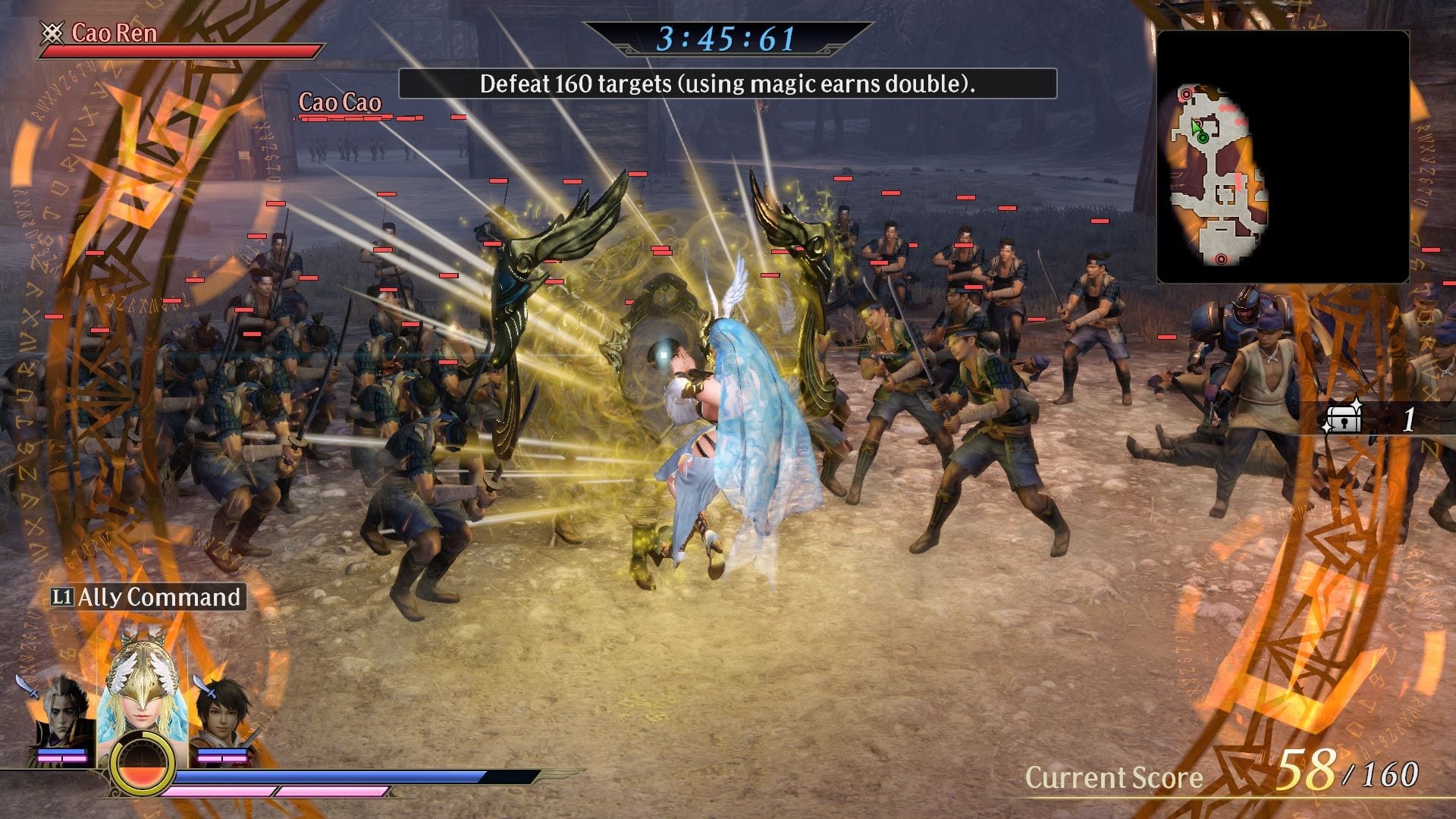
Task: Click the minimap in the corner
Action: (1282, 157)
